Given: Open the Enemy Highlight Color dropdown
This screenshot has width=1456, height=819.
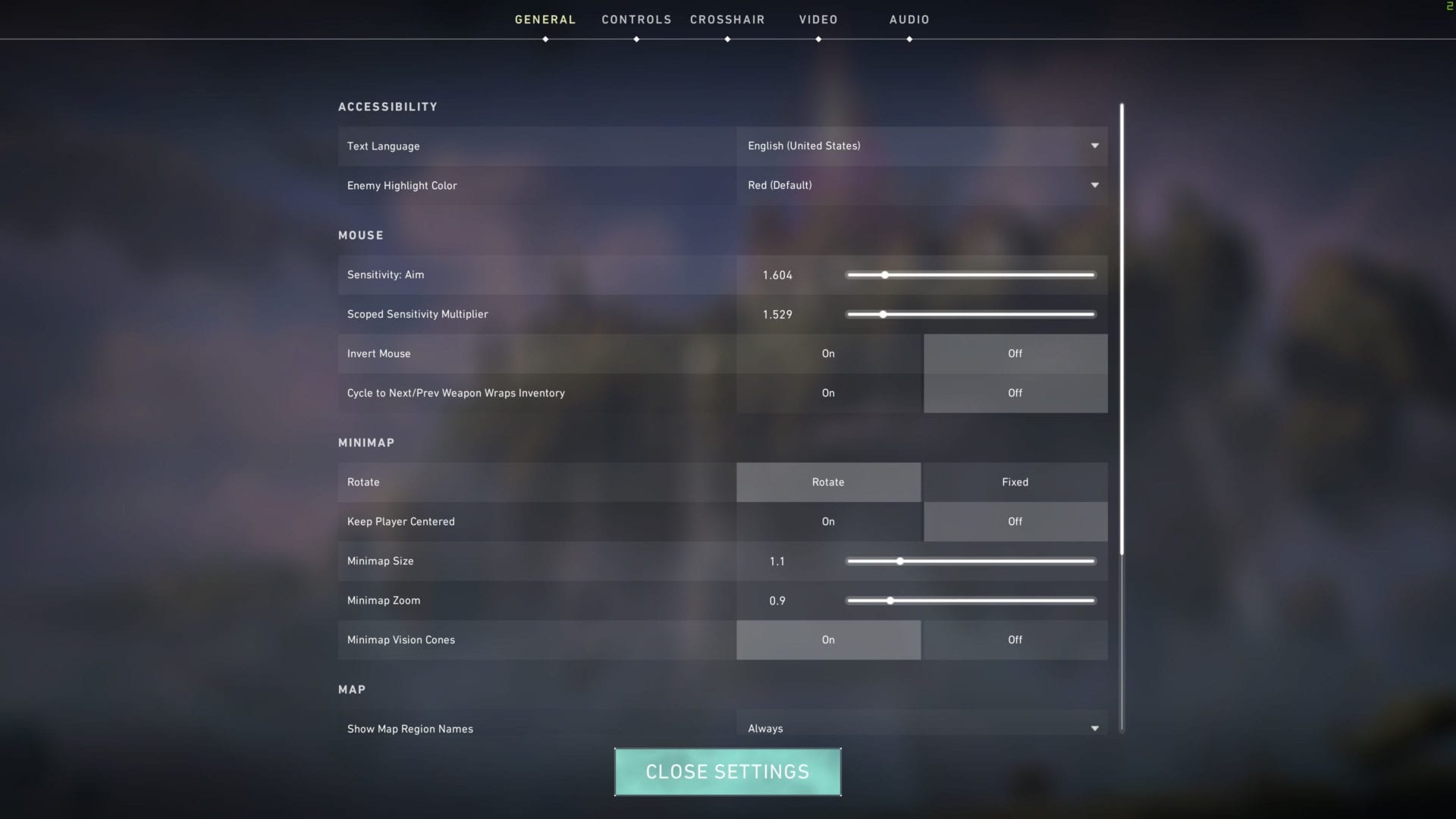Looking at the screenshot, I should point(921,186).
